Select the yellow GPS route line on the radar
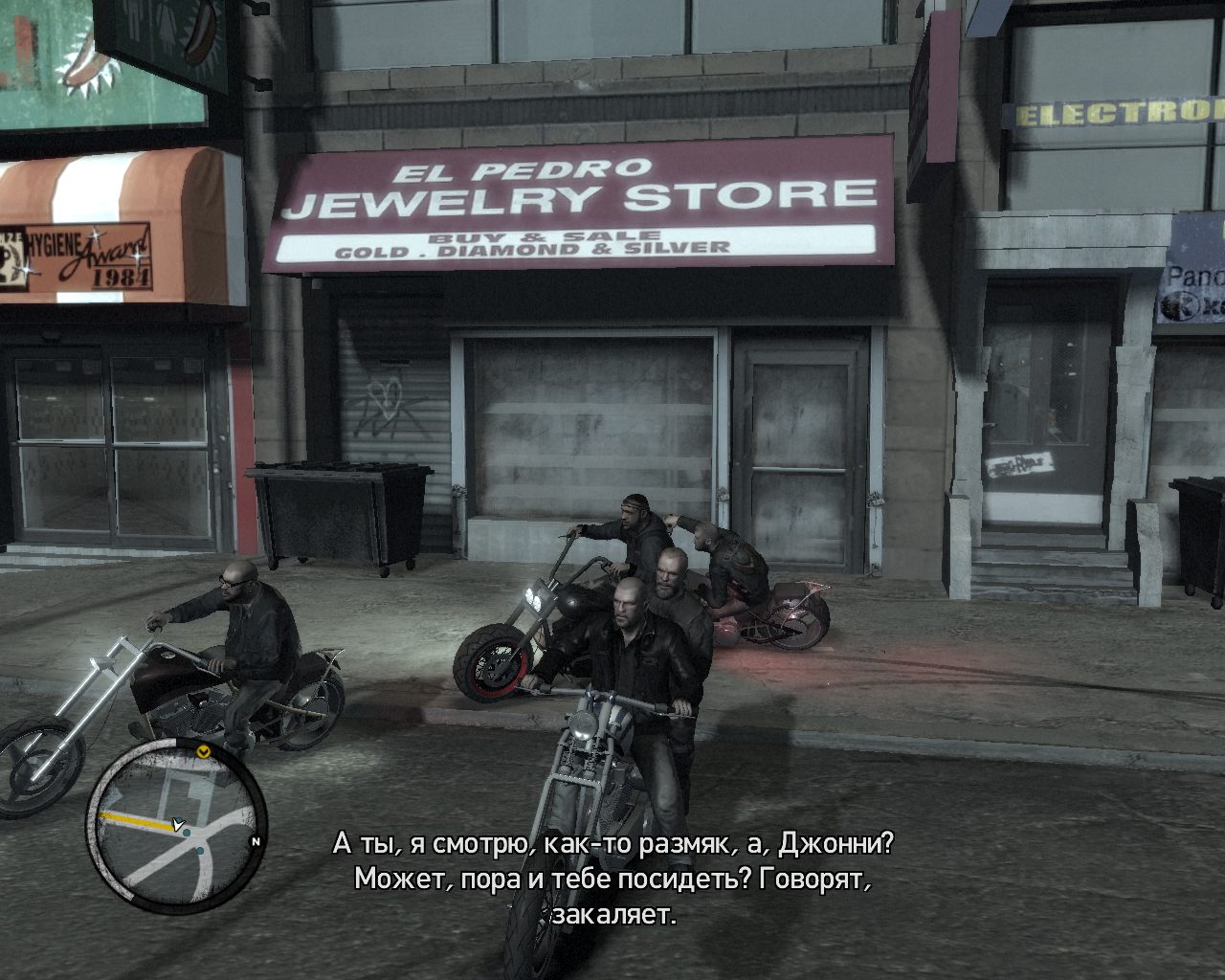 [134, 819]
